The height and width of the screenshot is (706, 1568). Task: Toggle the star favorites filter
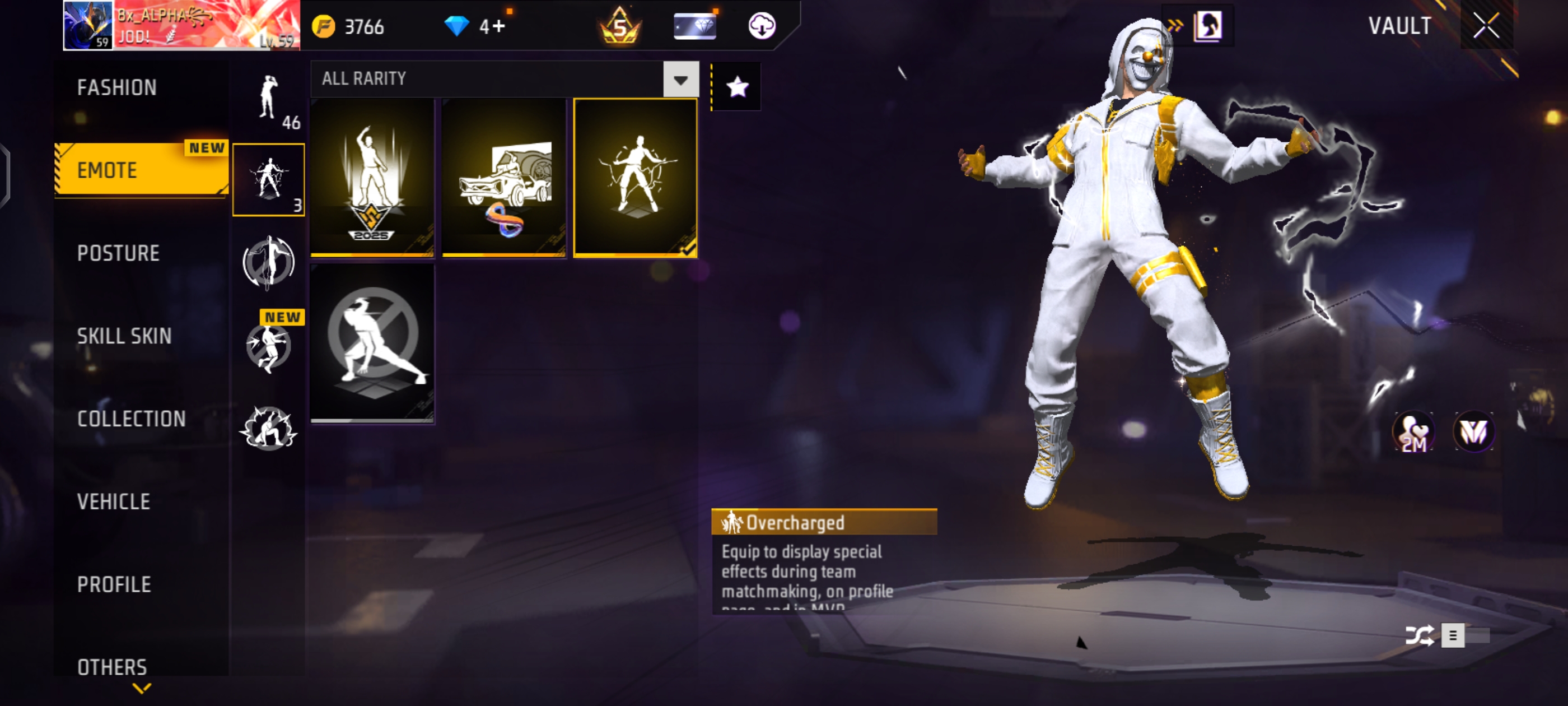[x=737, y=87]
